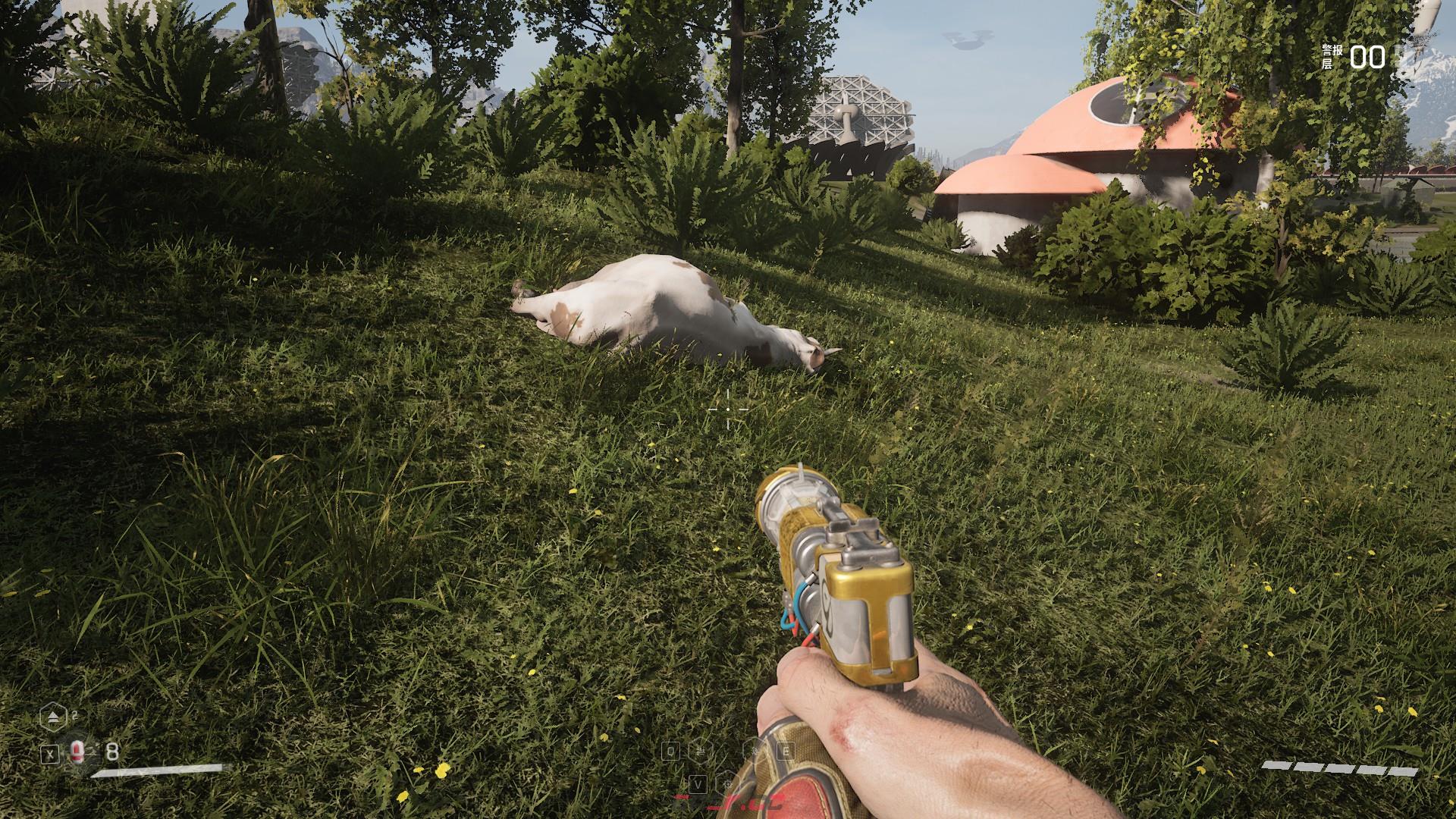The width and height of the screenshot is (1456, 819).
Task: Activate the hexagon ability beside the Q key
Action: (x=701, y=751)
